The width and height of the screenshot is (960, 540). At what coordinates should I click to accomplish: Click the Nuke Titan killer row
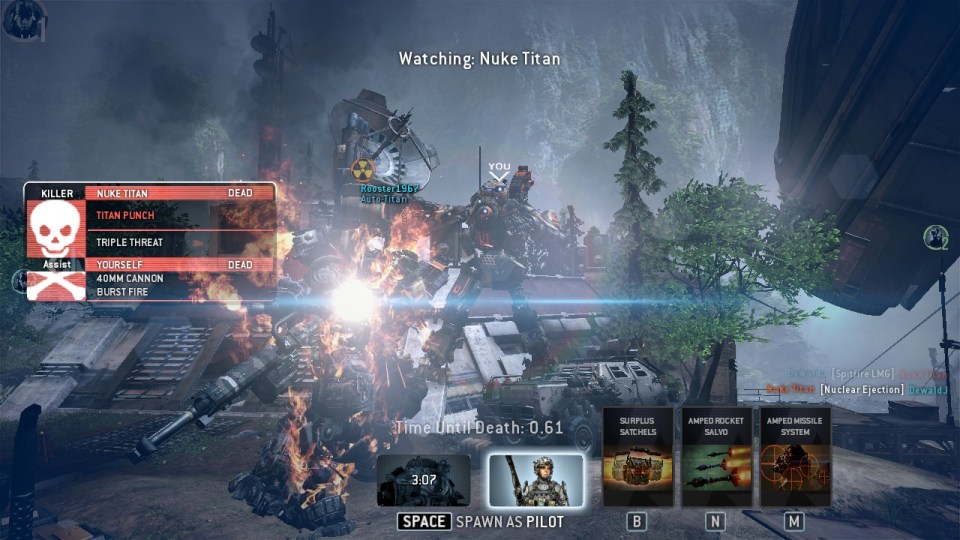[x=180, y=193]
